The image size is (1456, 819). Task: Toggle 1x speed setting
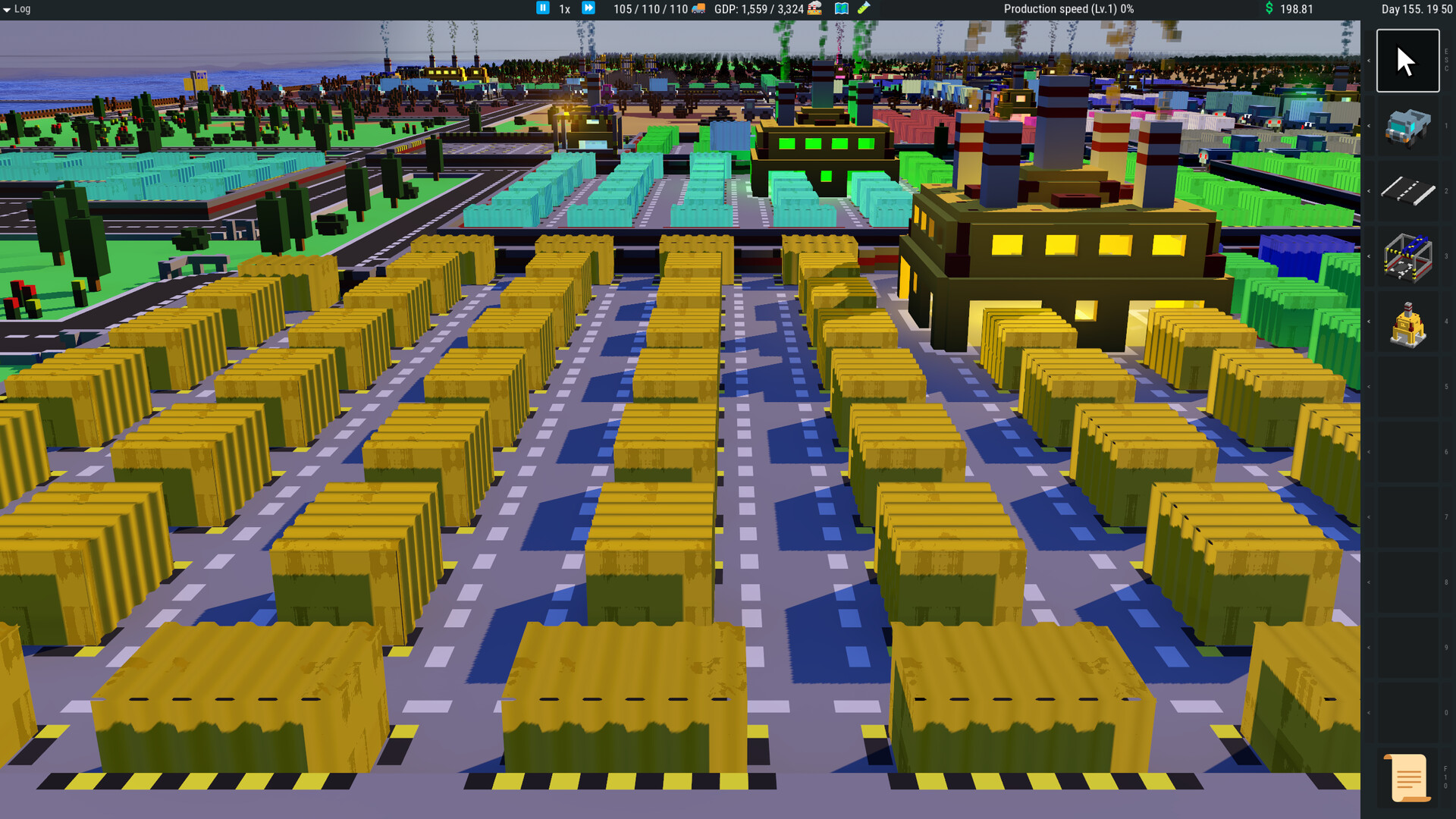tap(563, 8)
